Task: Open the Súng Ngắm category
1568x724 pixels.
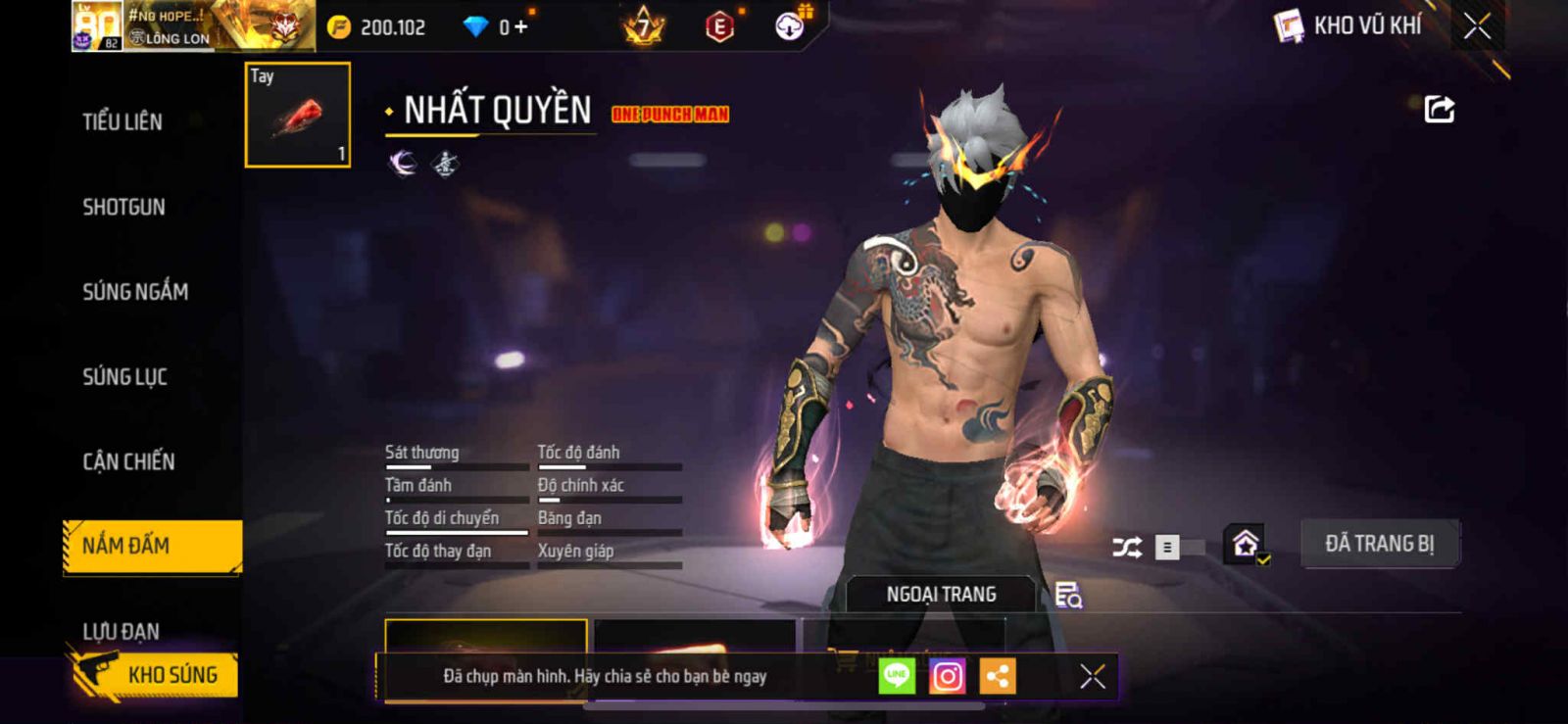Action: pos(135,292)
